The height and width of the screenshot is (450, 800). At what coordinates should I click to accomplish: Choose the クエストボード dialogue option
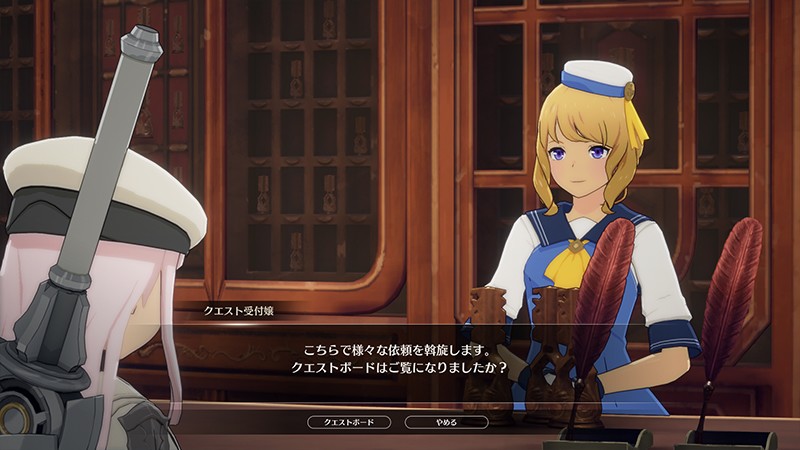(x=350, y=422)
